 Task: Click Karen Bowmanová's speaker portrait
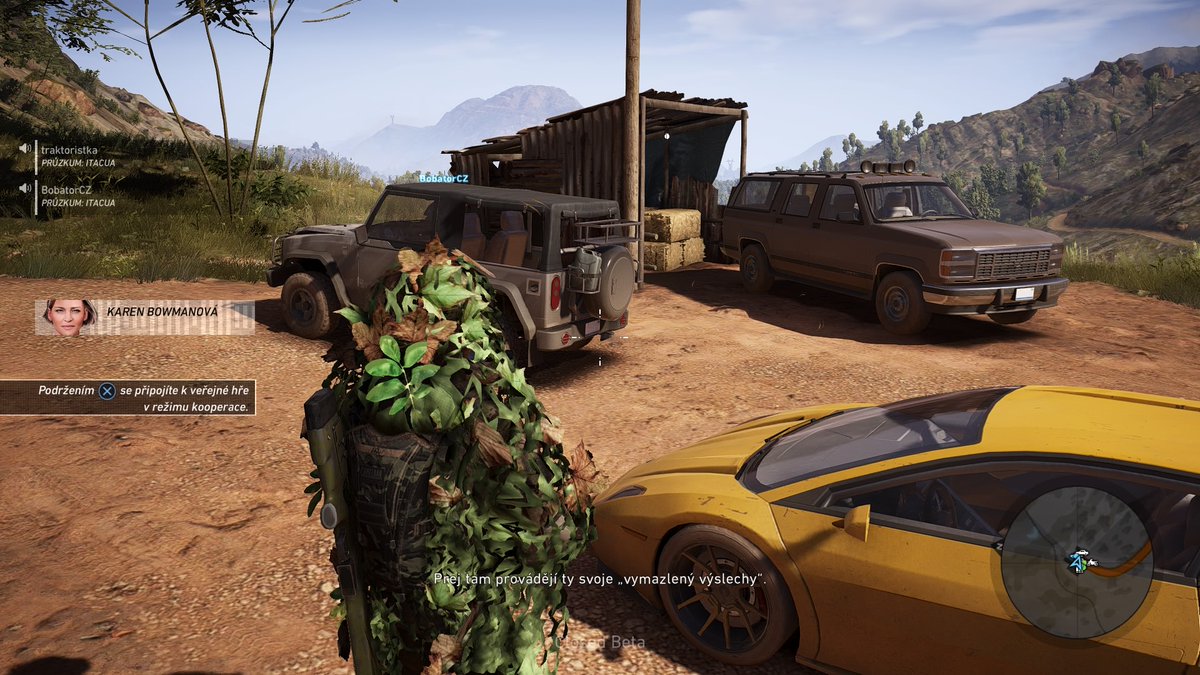click(70, 315)
